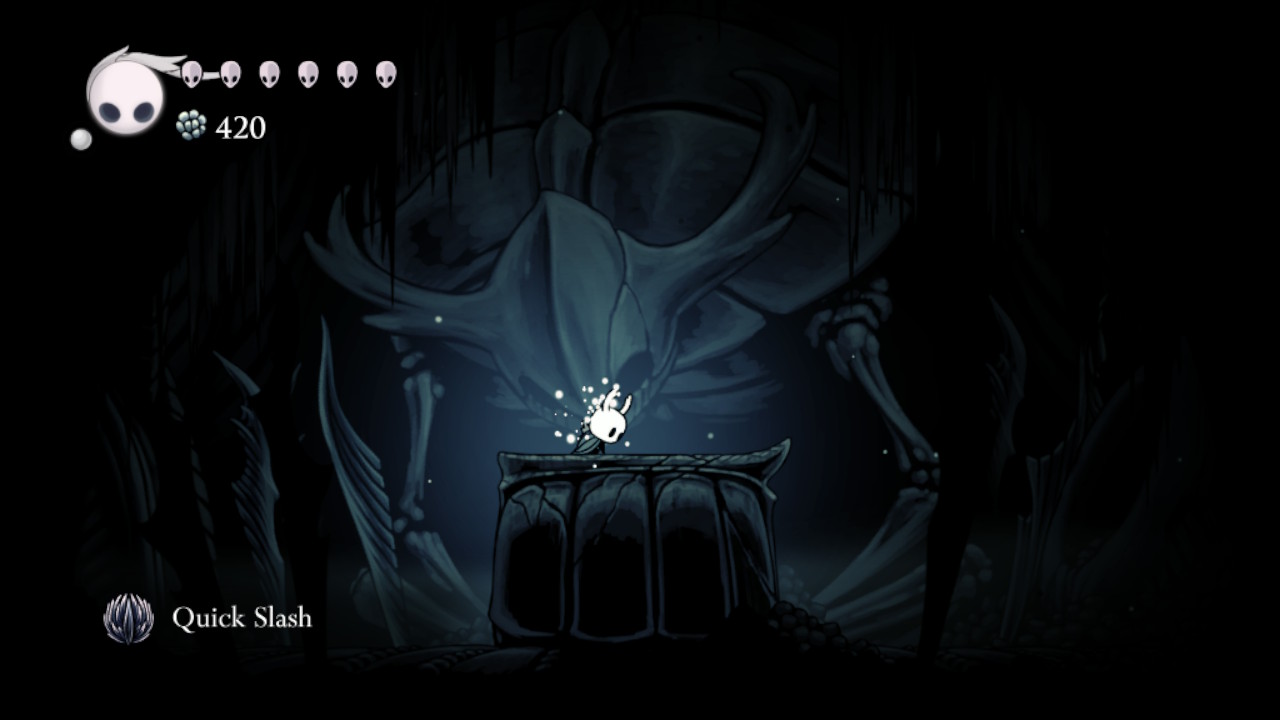This screenshot has width=1280, height=720.
Task: Select the stone bench structure
Action: click(635, 540)
